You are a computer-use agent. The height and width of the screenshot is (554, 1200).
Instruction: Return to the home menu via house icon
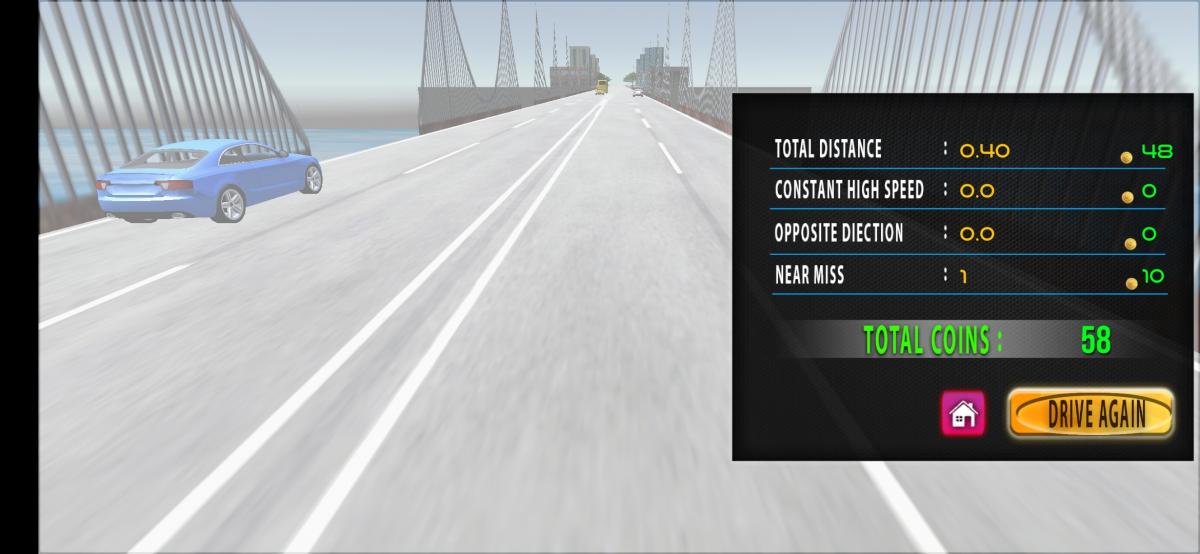tap(963, 413)
